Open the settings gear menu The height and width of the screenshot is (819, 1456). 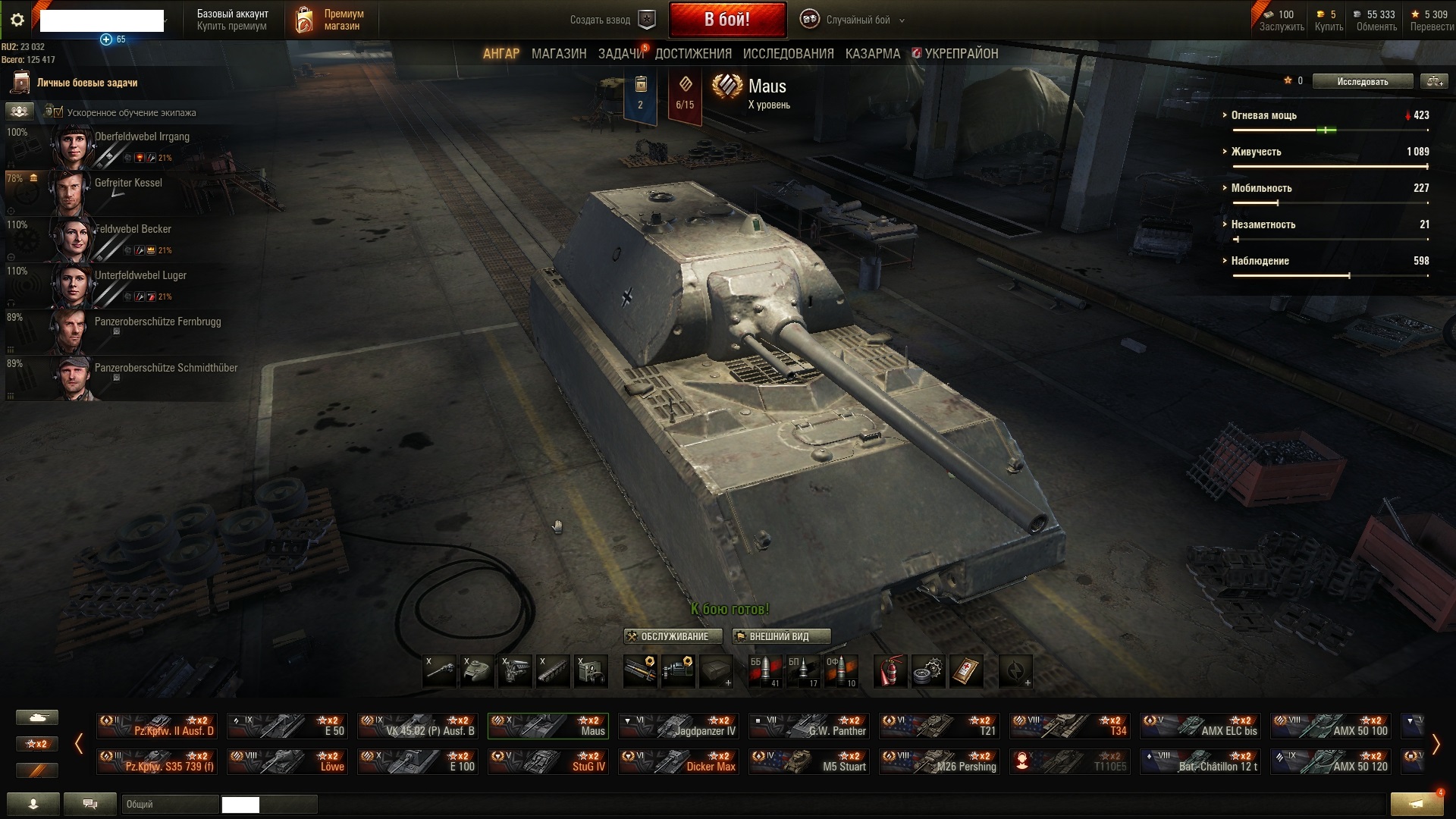[x=17, y=20]
